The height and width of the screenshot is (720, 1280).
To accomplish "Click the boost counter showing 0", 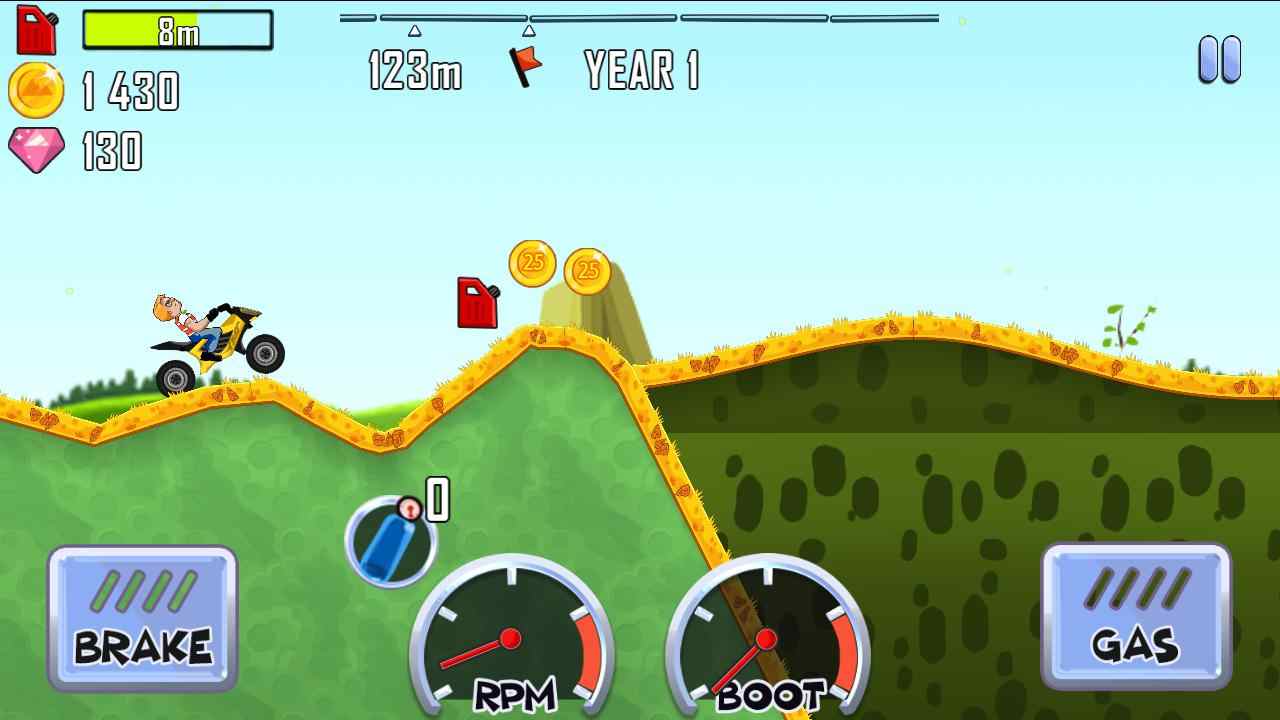I will point(437,498).
